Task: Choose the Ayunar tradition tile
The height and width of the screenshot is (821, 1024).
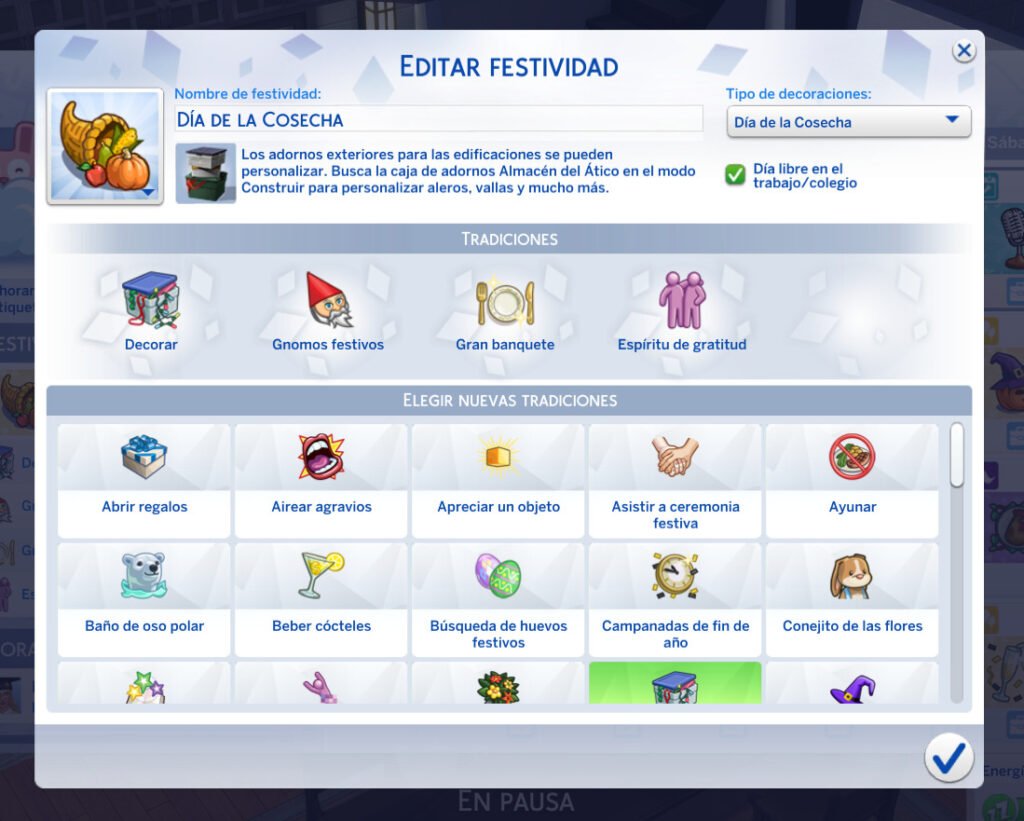Action: pyautogui.click(x=852, y=481)
